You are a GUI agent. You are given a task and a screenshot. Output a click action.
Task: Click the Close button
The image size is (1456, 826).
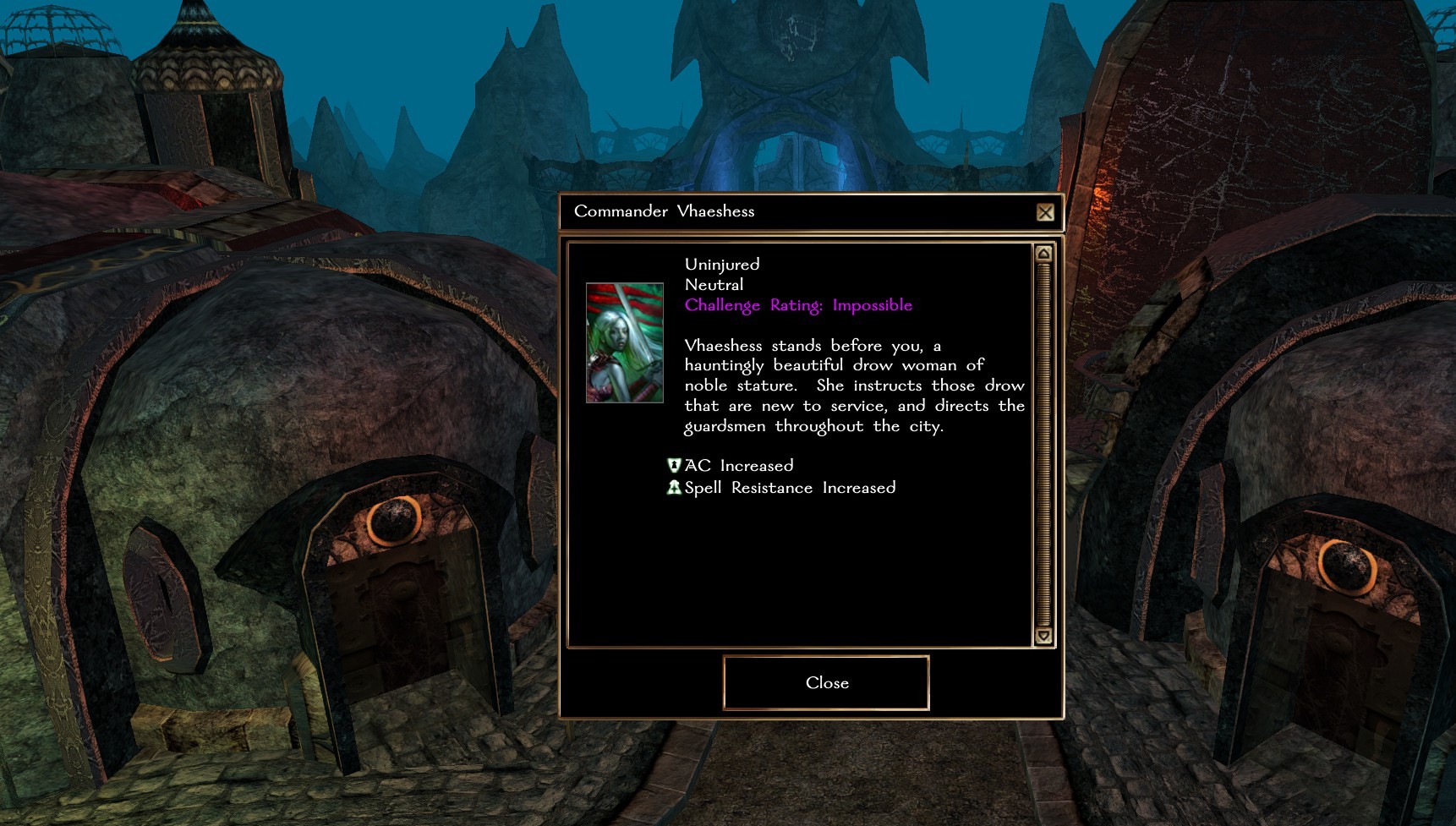coord(826,683)
